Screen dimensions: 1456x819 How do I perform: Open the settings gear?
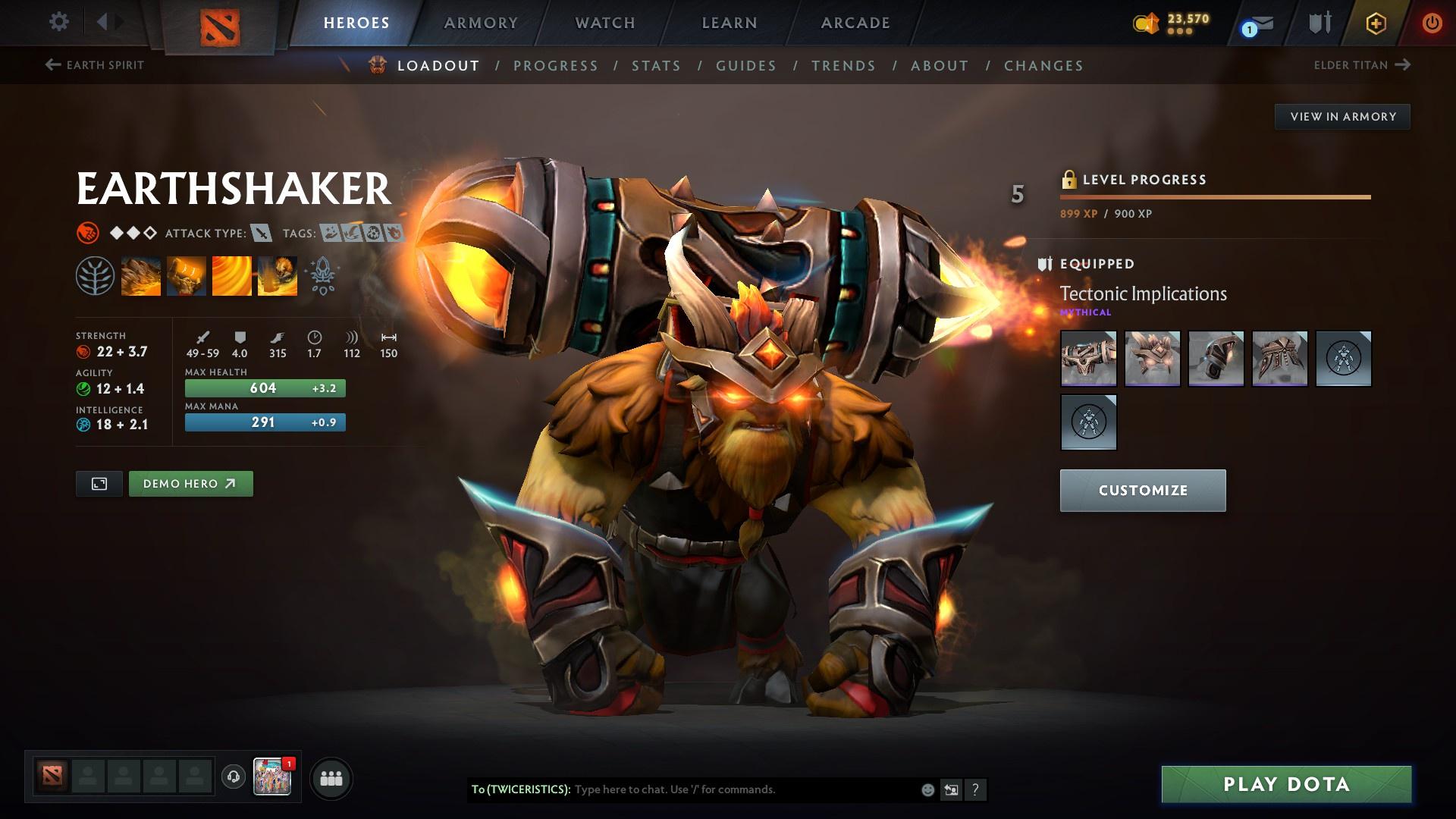pyautogui.click(x=59, y=22)
